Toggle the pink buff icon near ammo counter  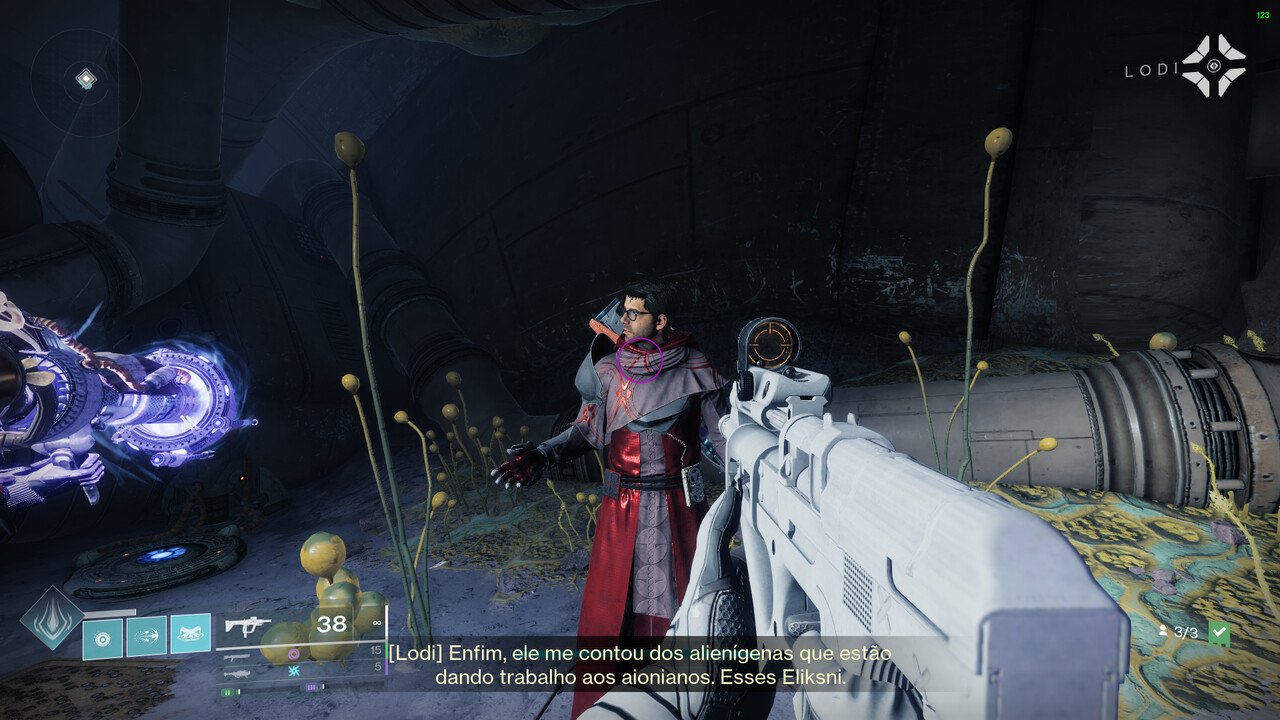click(294, 655)
